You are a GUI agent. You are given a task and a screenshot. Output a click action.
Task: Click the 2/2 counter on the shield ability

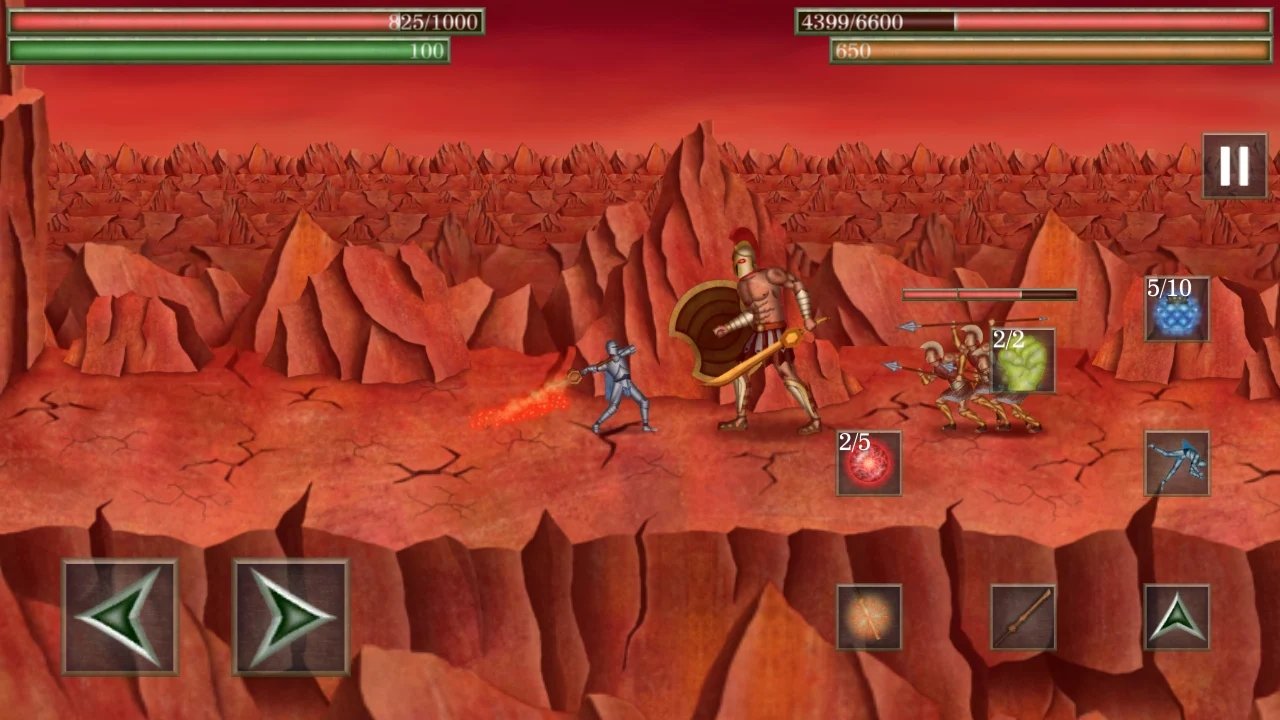point(1007,340)
